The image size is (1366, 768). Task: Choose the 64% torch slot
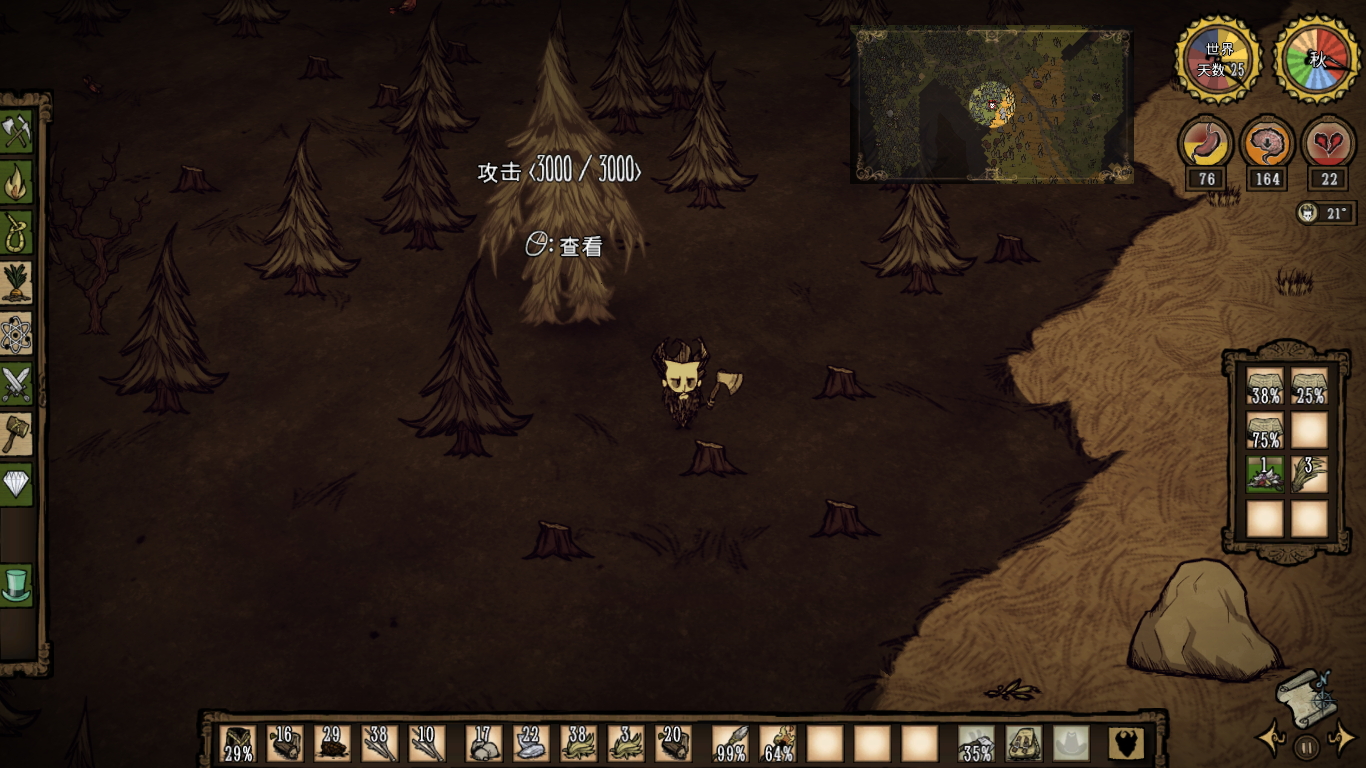(778, 744)
